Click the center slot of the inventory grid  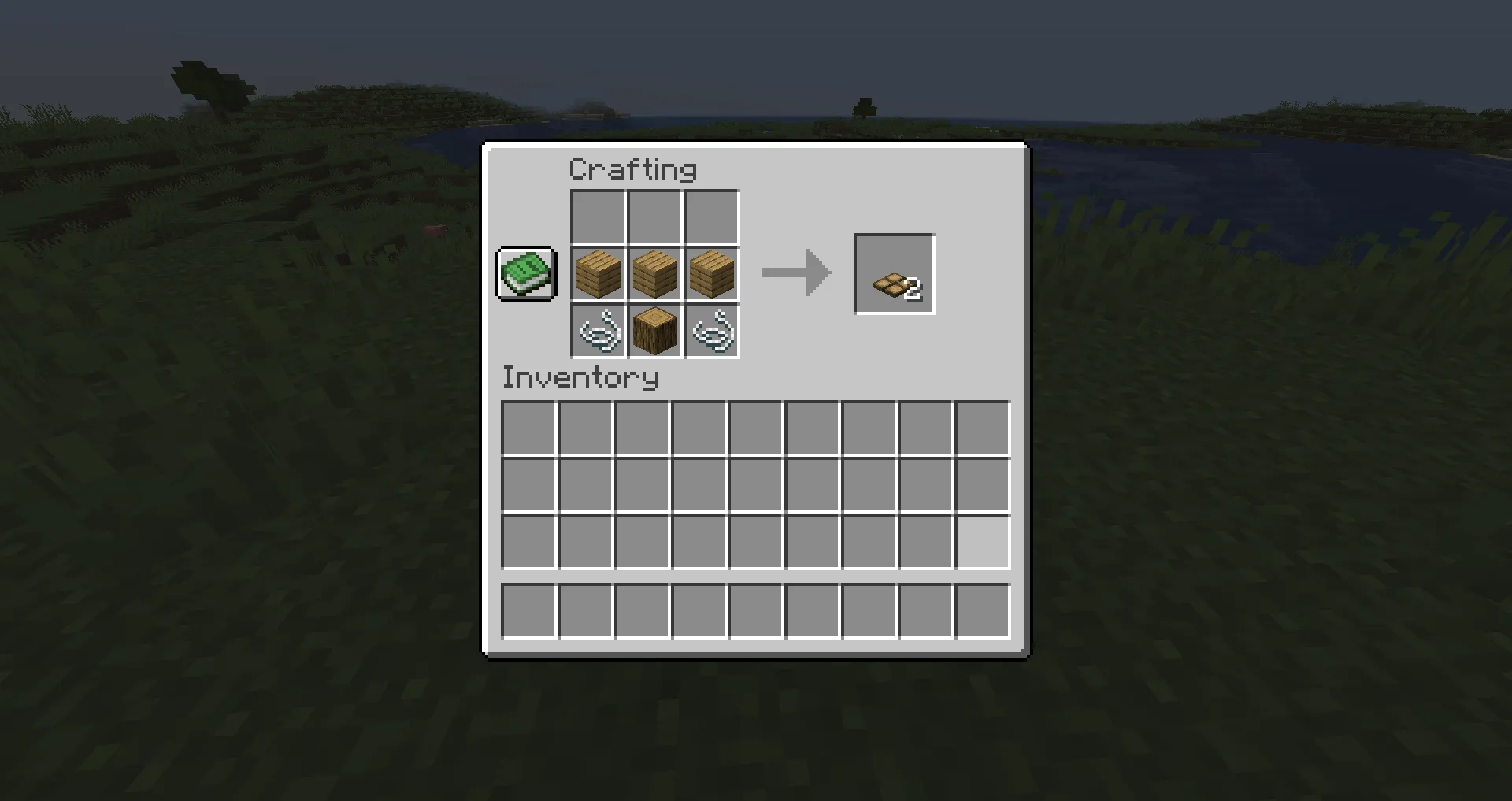tap(755, 484)
